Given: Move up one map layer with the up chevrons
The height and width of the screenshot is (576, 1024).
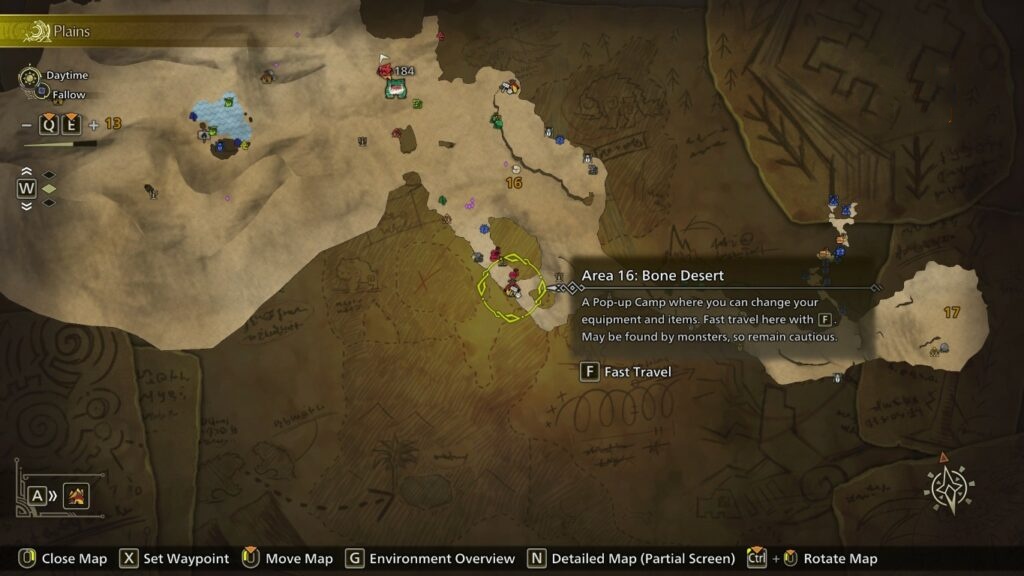Looking at the screenshot, I should pos(26,172).
